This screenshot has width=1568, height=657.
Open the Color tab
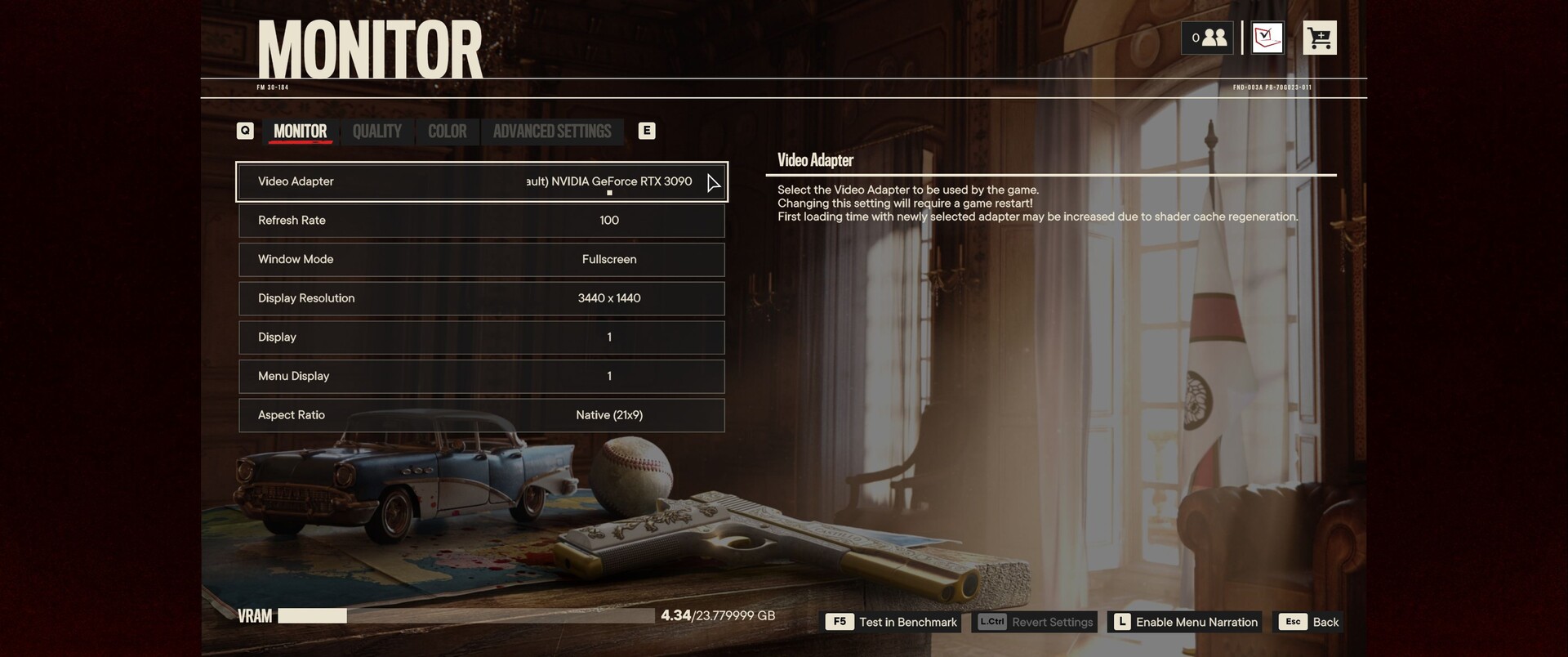pyautogui.click(x=447, y=132)
